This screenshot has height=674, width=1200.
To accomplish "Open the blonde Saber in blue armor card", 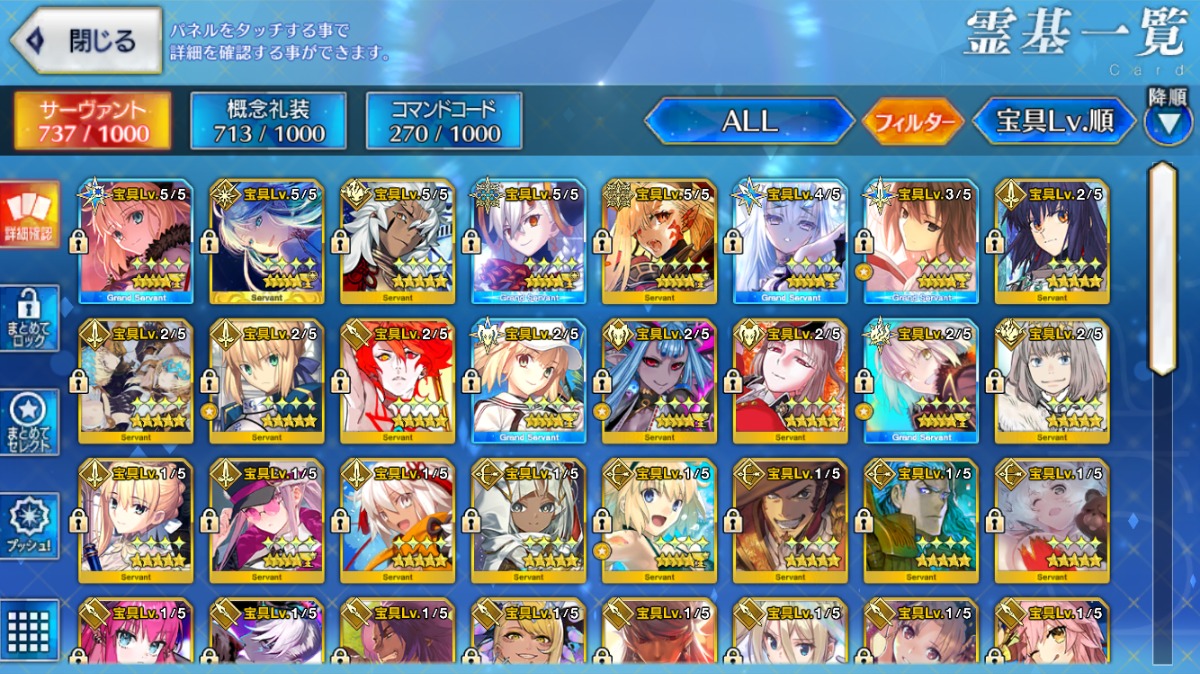I will [x=266, y=381].
